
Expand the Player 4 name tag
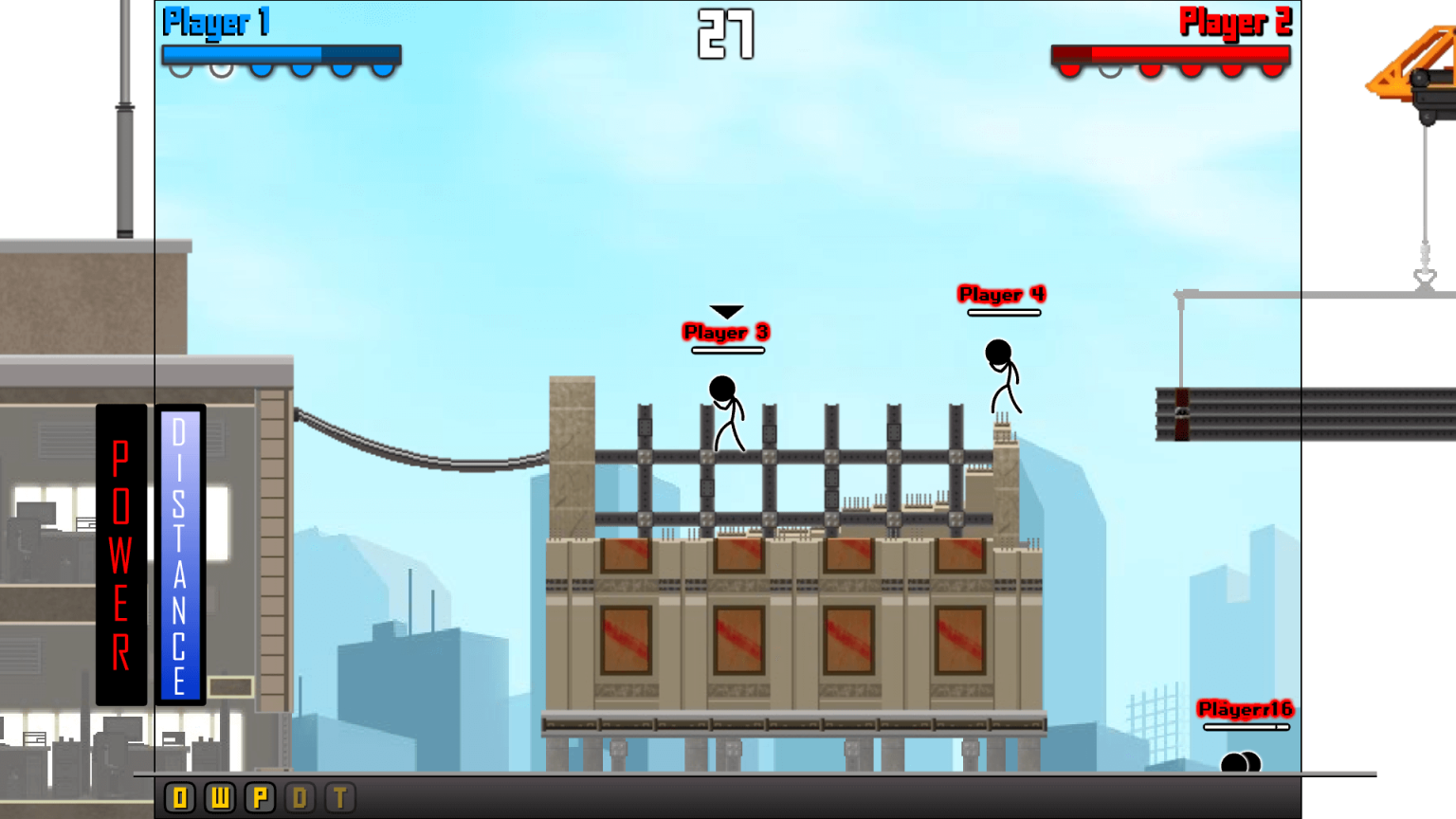[x=1000, y=295]
